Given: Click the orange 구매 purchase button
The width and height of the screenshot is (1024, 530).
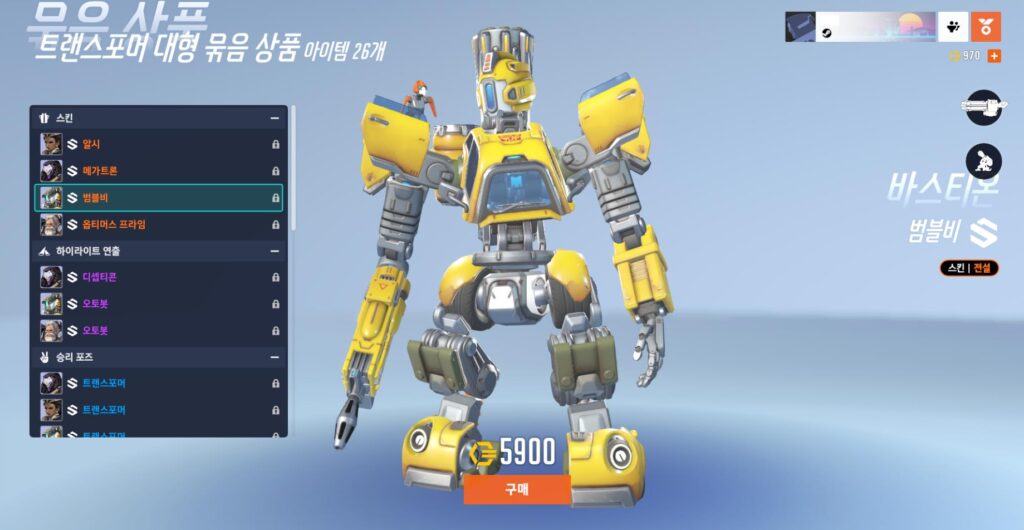Looking at the screenshot, I should point(517,490).
